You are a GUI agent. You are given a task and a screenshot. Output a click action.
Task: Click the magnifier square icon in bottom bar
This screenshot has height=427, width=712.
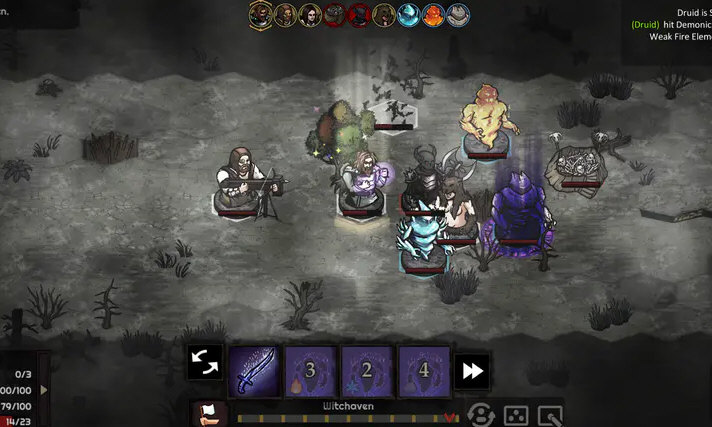click(550, 414)
